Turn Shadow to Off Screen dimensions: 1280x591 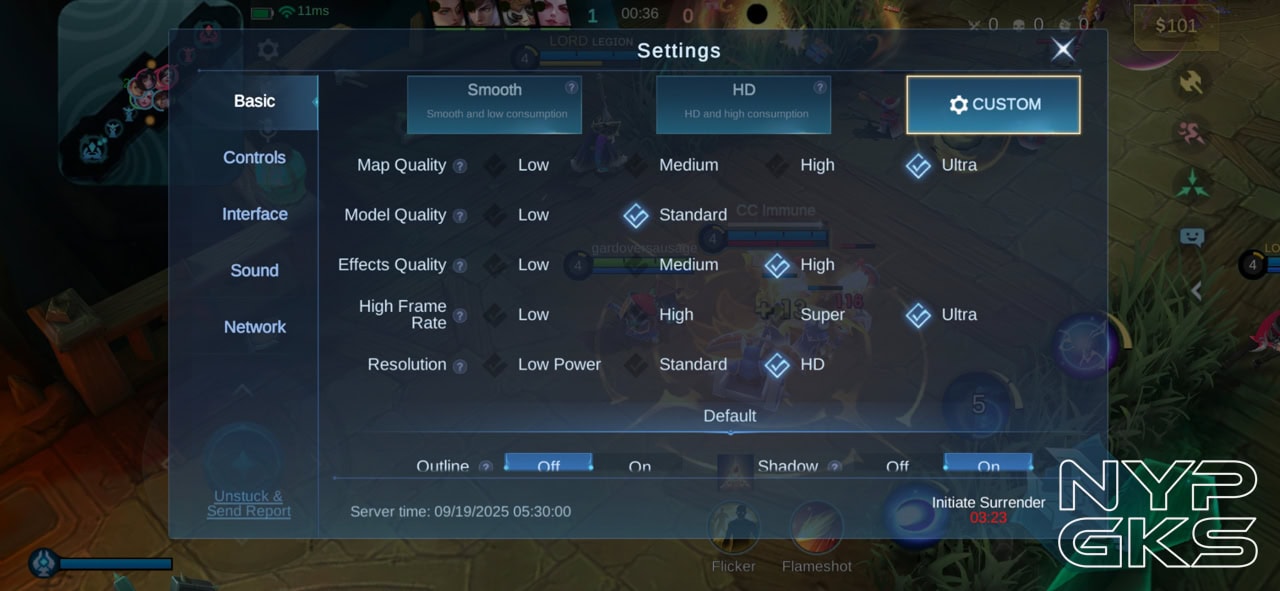pyautogui.click(x=897, y=465)
